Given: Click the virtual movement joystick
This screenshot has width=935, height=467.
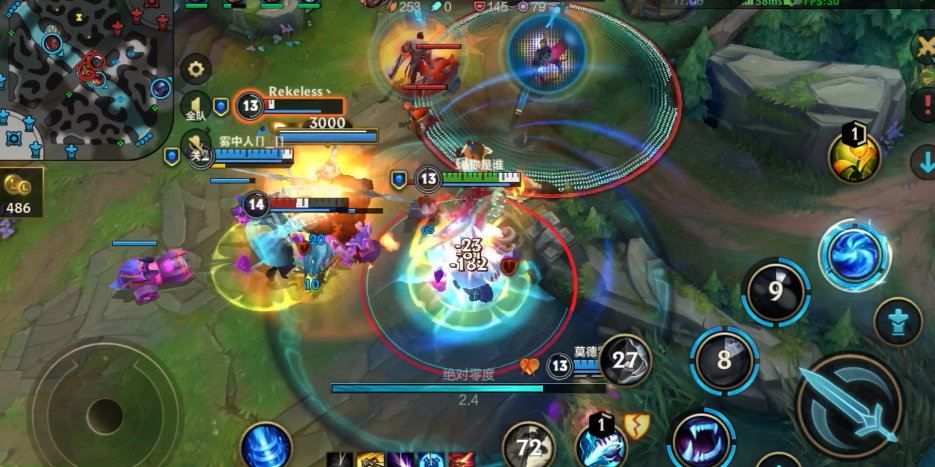Looking at the screenshot, I should click(104, 412).
